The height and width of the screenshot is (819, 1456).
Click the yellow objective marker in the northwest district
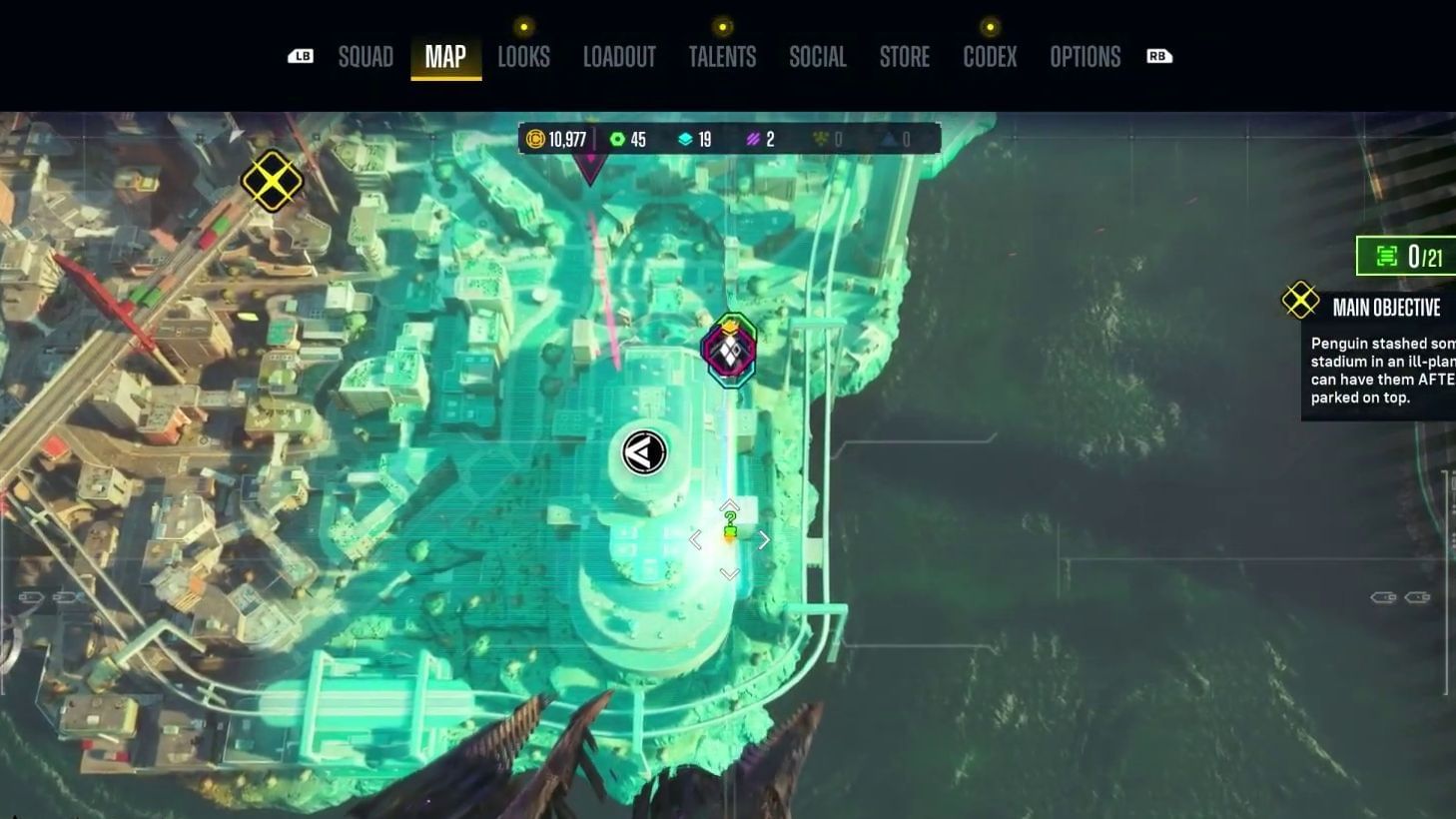[271, 181]
